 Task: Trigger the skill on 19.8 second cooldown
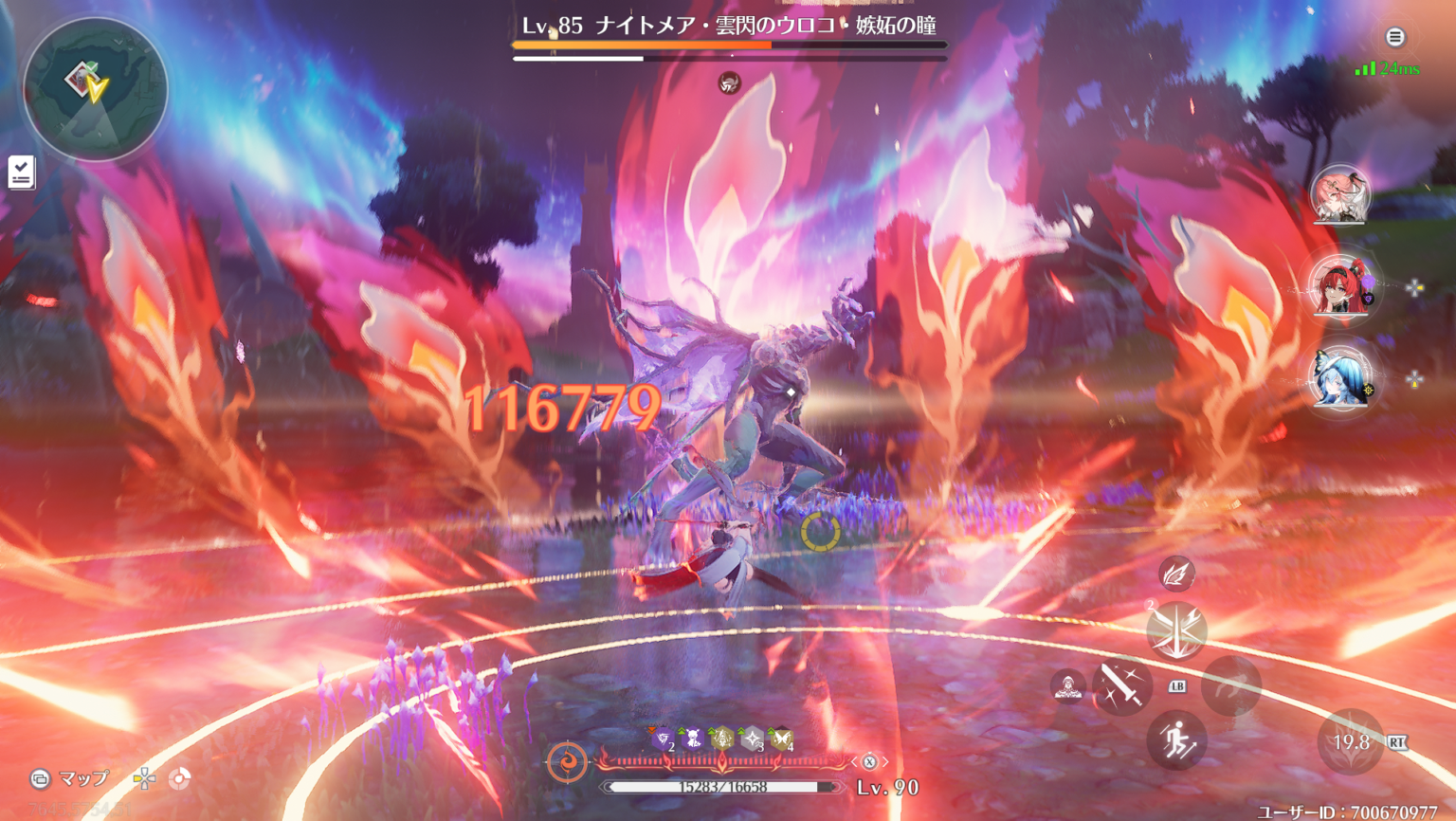click(1351, 741)
